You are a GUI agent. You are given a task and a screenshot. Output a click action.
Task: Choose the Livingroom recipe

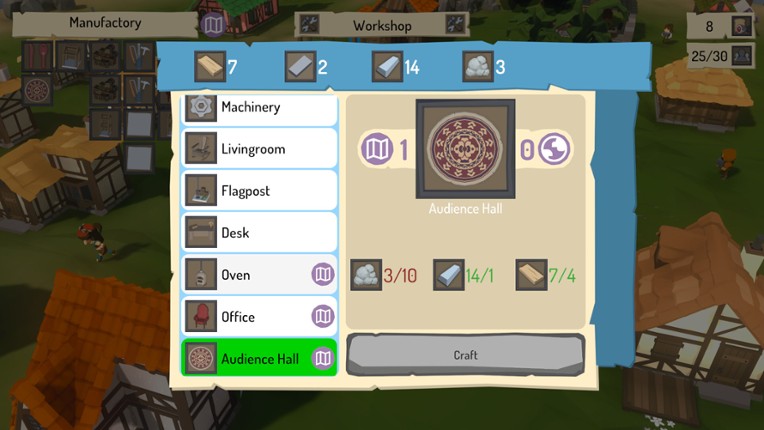[259, 149]
